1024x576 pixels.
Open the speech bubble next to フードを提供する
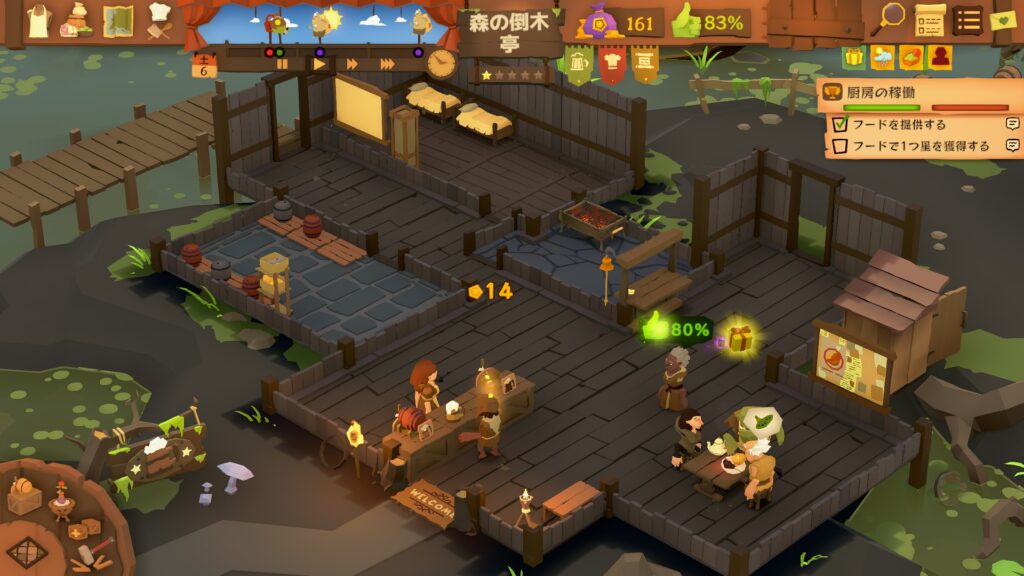(1013, 124)
